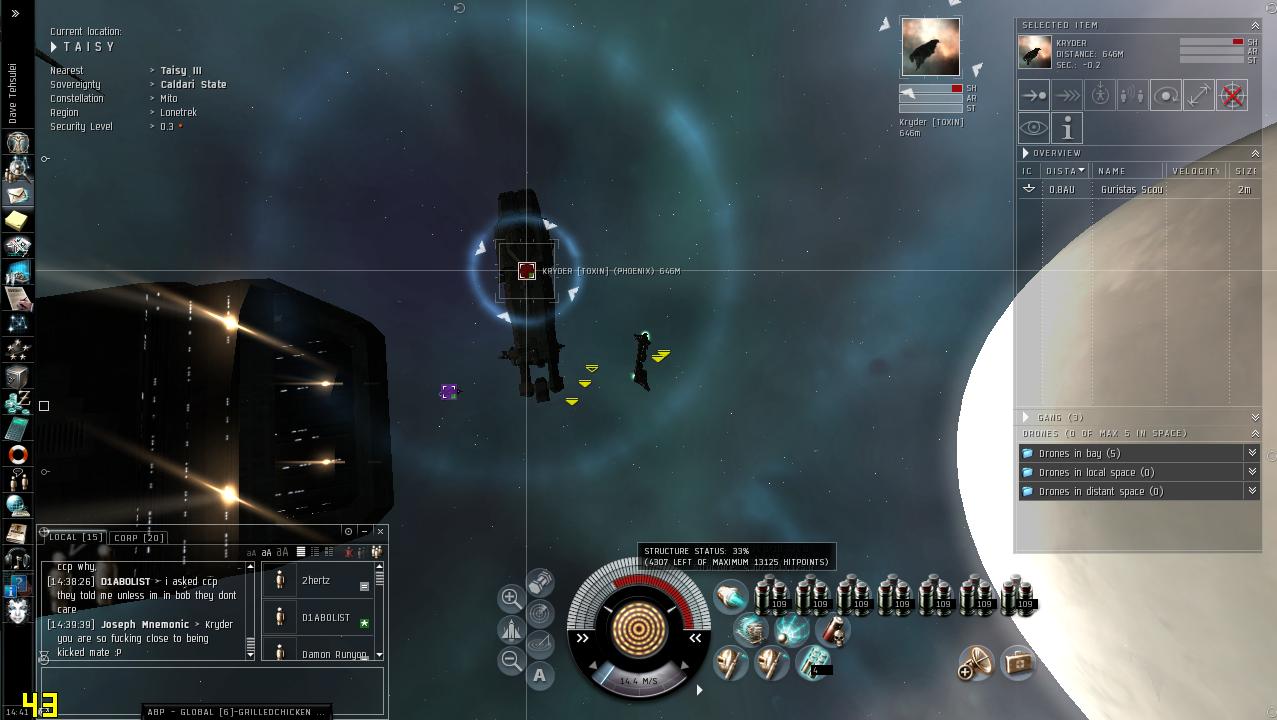Viewport: 1277px width, 720px height.
Task: Close the chat window
Action: click(x=380, y=532)
